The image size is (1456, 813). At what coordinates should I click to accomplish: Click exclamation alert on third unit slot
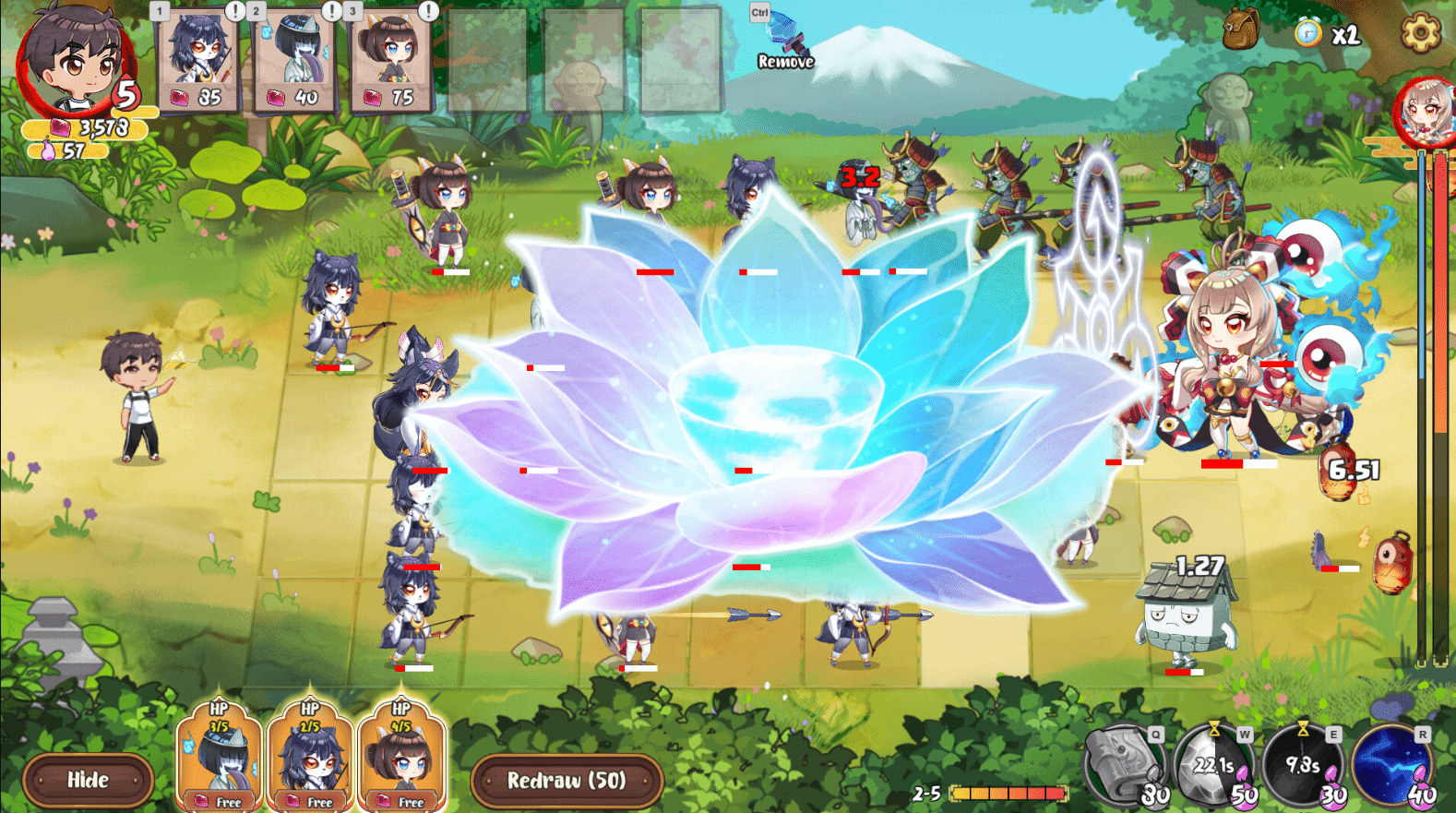pyautogui.click(x=426, y=11)
